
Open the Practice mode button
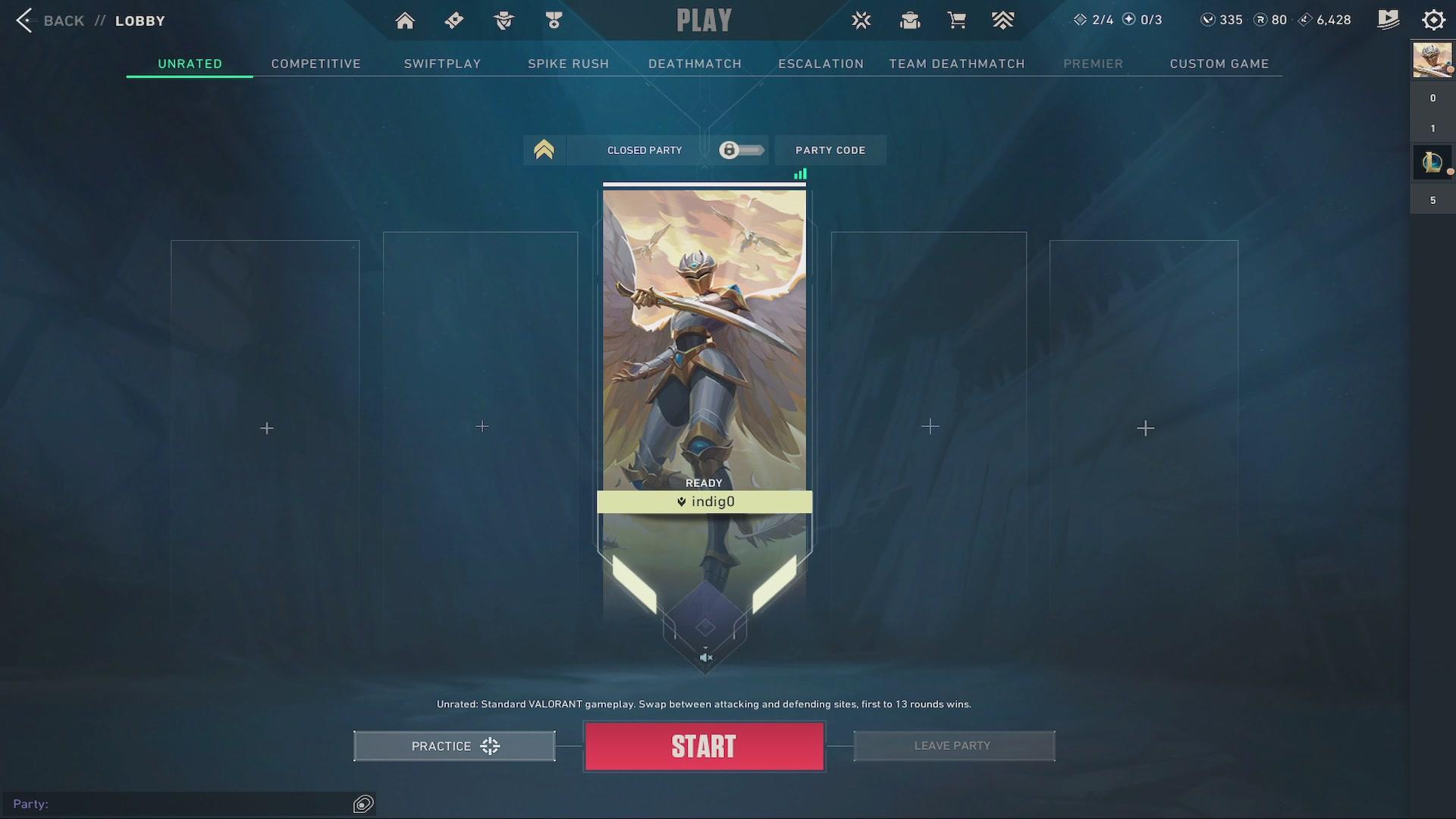click(x=453, y=745)
